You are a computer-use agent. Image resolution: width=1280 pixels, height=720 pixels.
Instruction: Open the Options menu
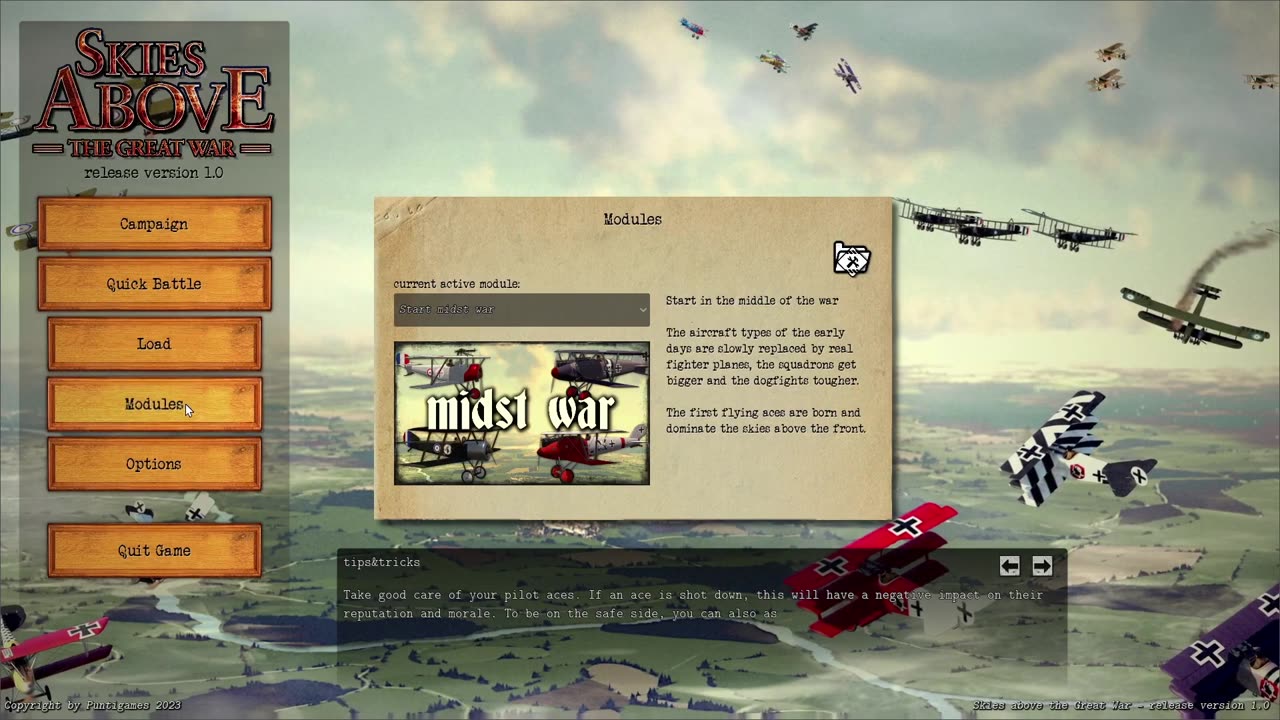click(154, 464)
